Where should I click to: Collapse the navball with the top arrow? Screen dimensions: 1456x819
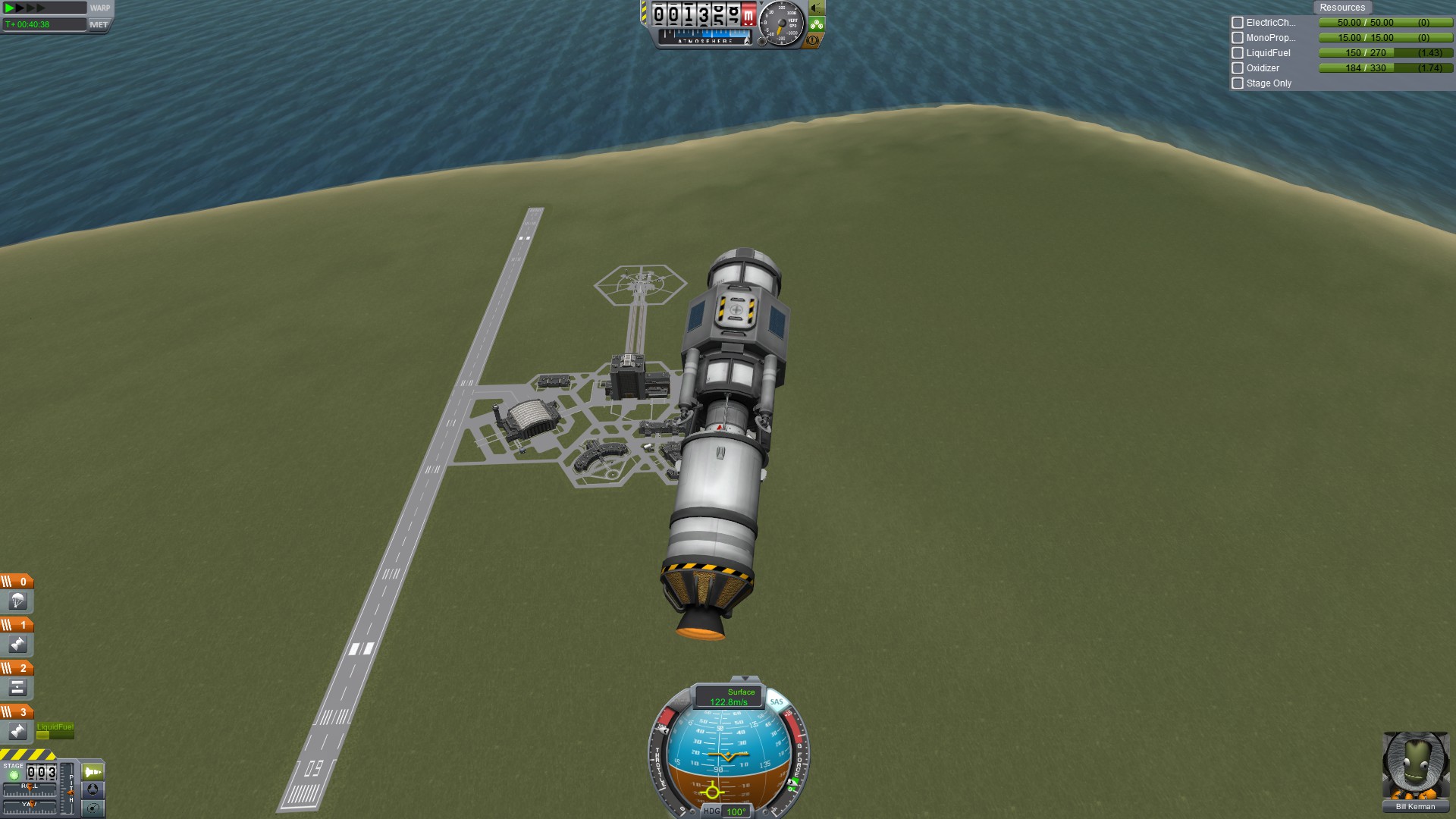point(745,679)
